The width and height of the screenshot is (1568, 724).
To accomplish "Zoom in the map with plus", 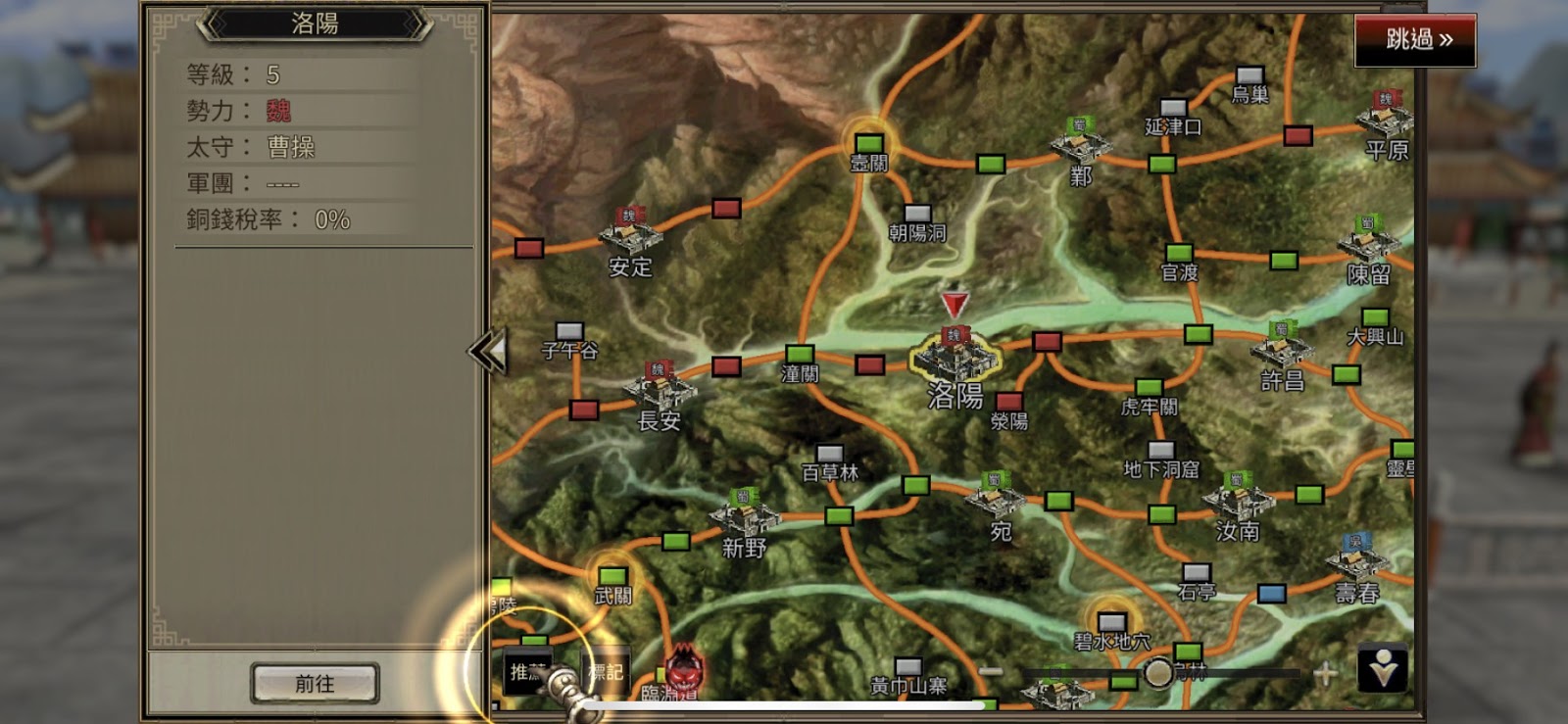I will point(1325,673).
